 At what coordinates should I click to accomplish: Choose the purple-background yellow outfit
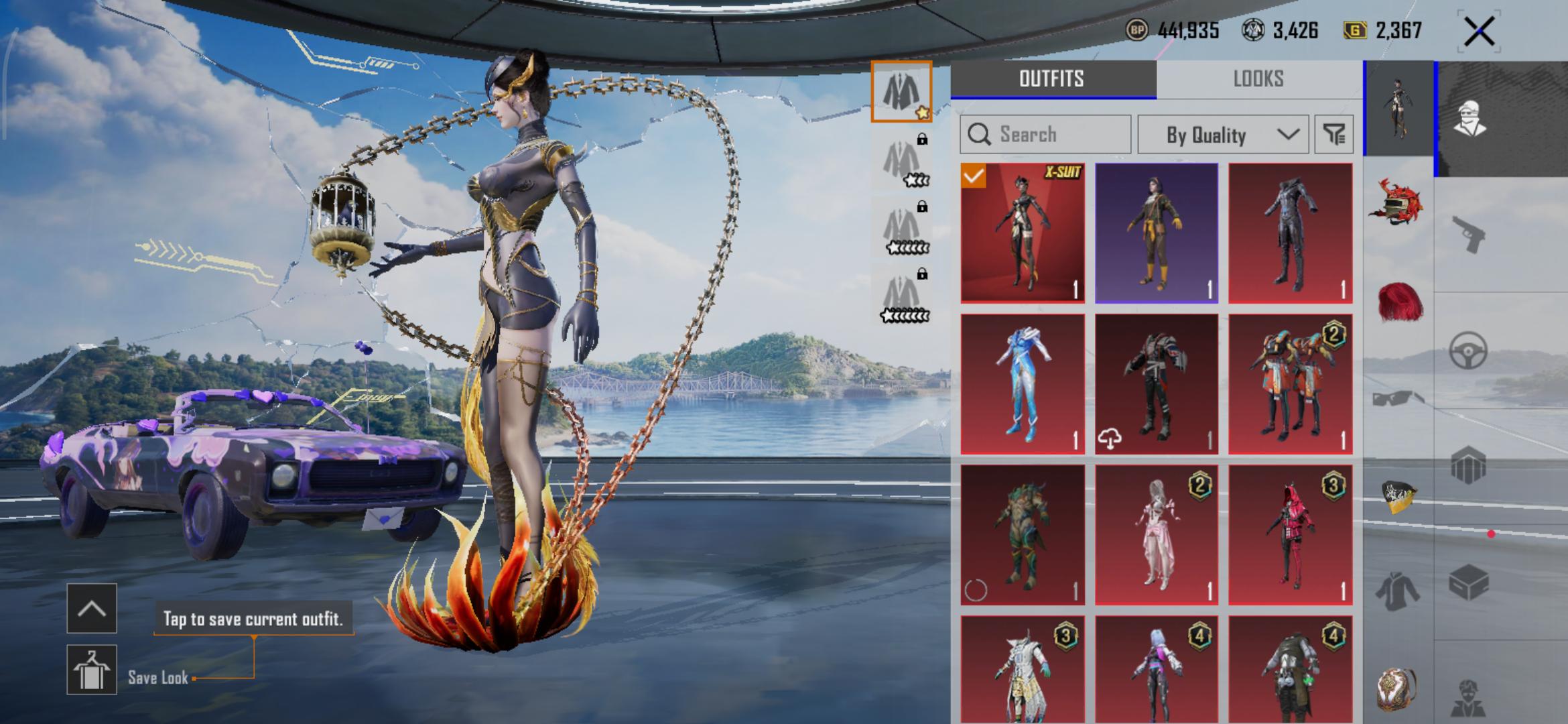pyautogui.click(x=1157, y=233)
